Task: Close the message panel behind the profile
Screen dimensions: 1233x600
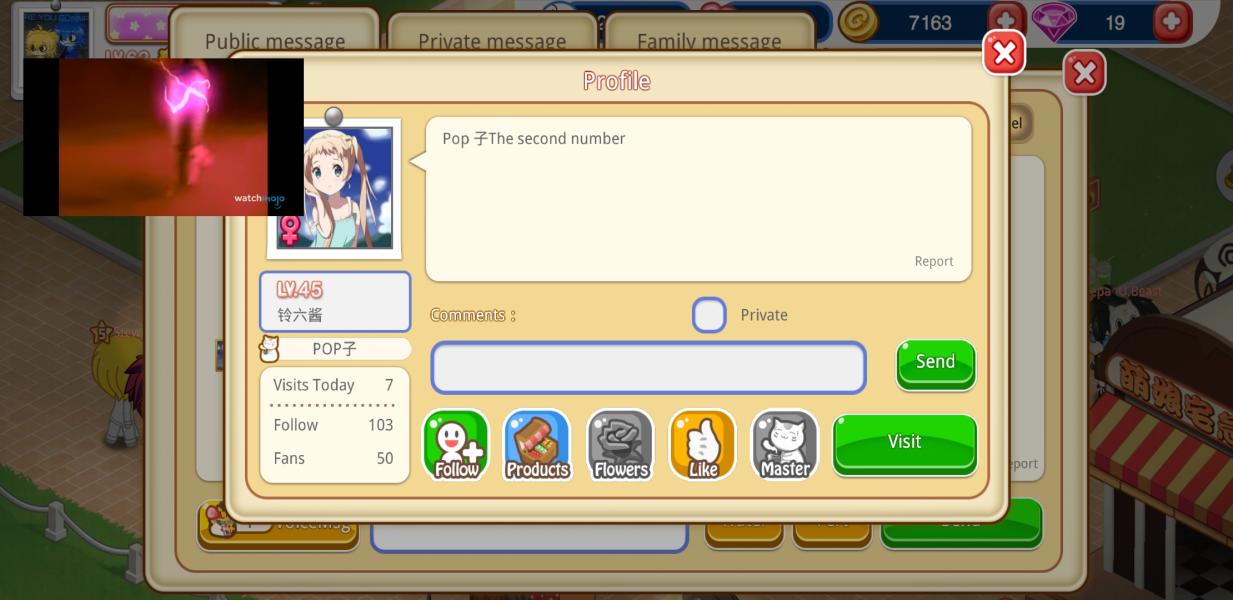Action: pyautogui.click(x=1084, y=73)
